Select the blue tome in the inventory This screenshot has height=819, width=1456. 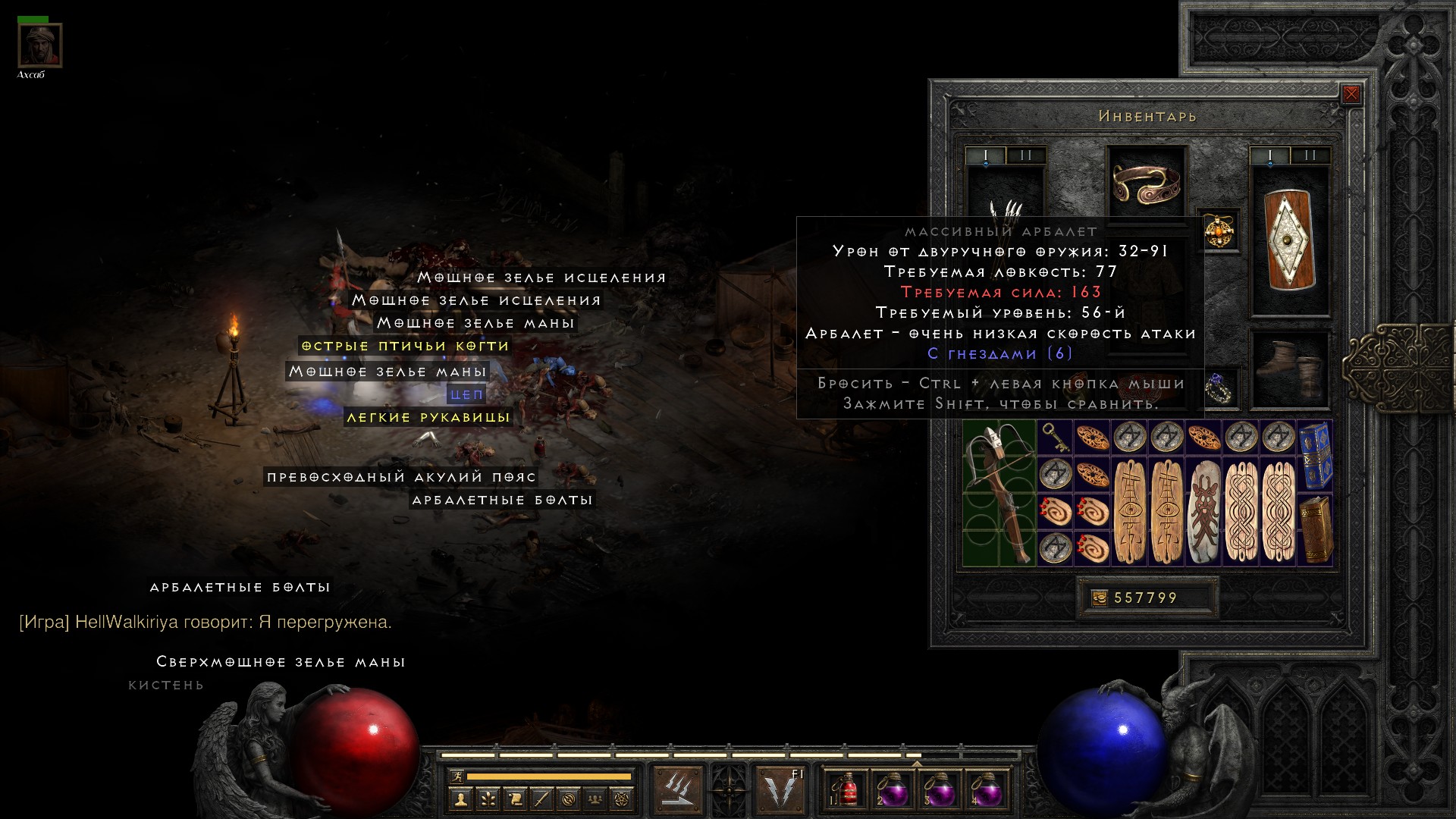[1316, 454]
